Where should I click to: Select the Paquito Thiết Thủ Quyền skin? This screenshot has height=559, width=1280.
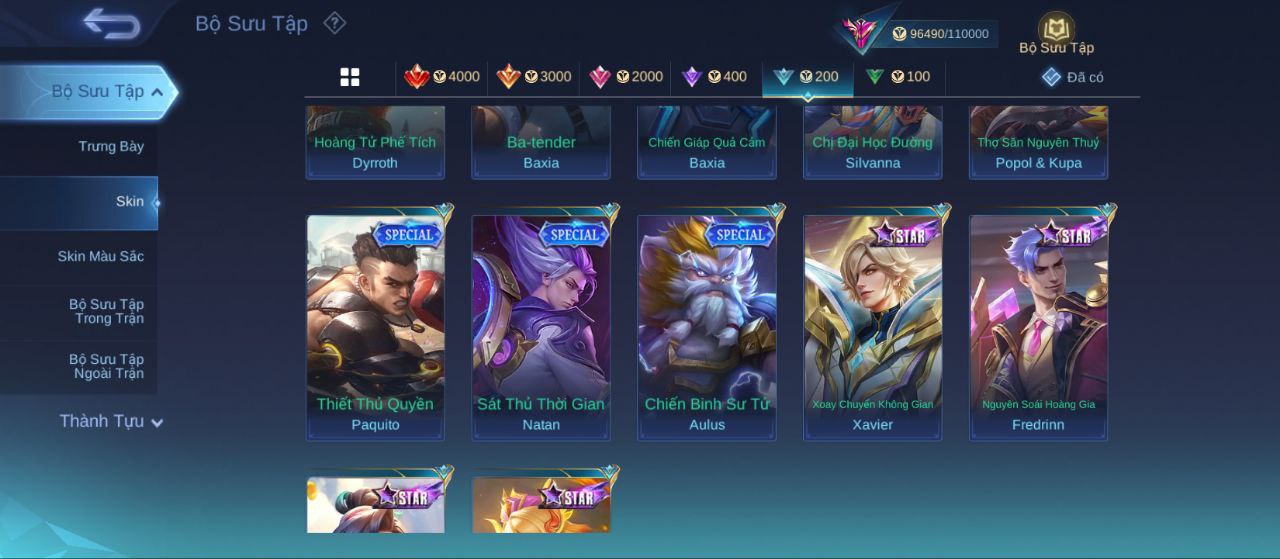(x=375, y=327)
